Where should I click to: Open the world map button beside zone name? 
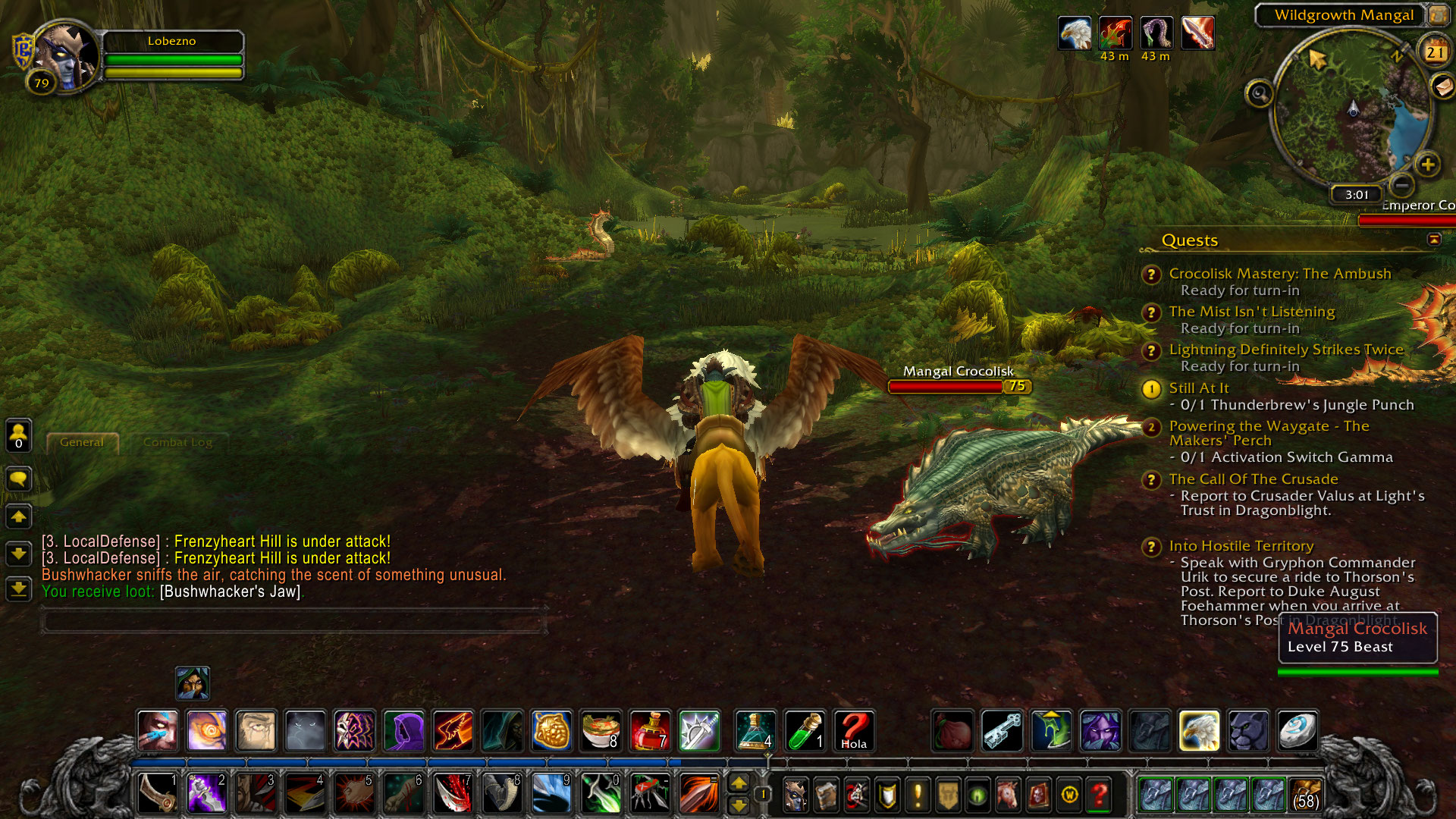coord(1438,14)
